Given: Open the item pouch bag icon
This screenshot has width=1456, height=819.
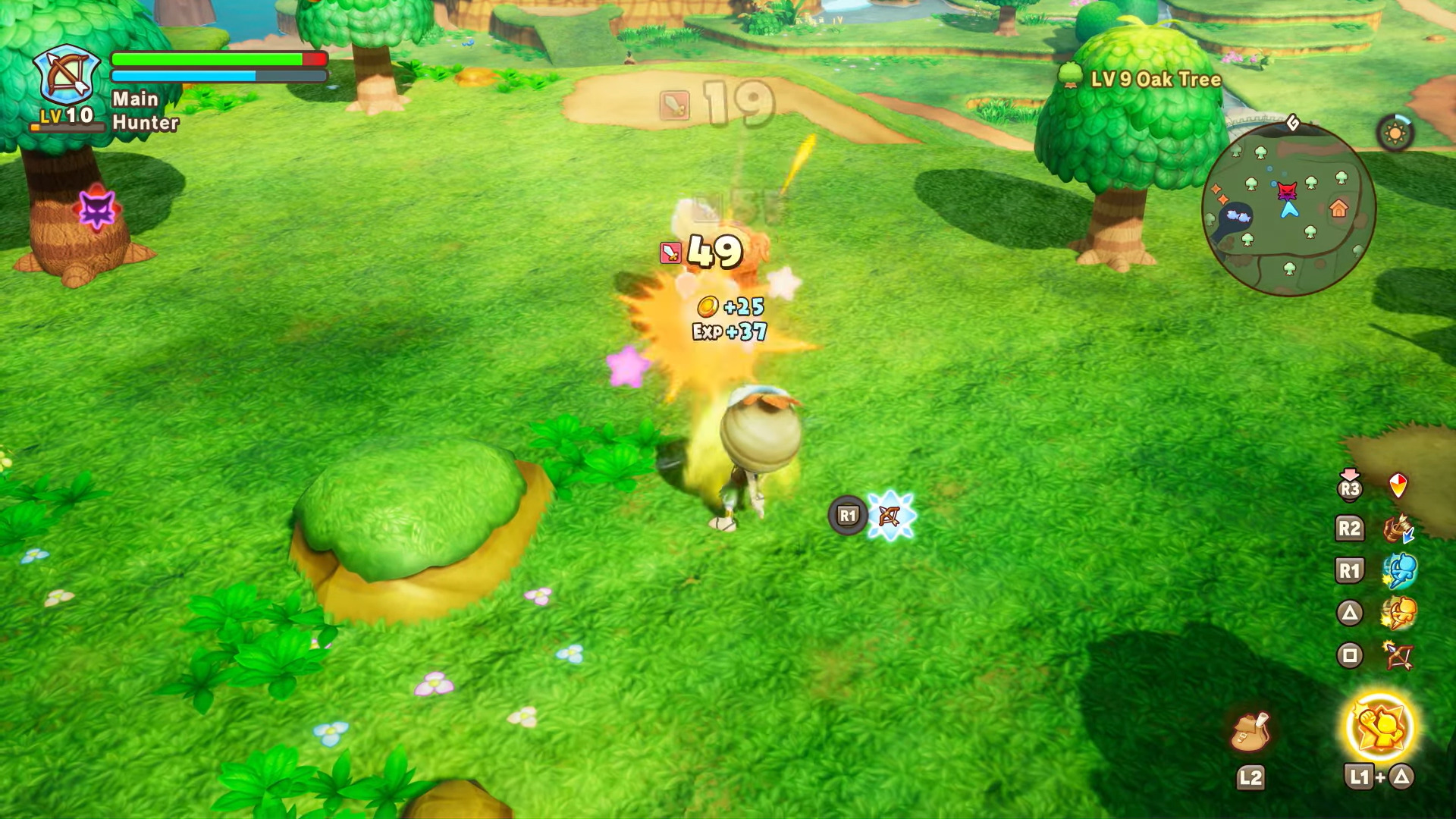Looking at the screenshot, I should coord(1250,732).
